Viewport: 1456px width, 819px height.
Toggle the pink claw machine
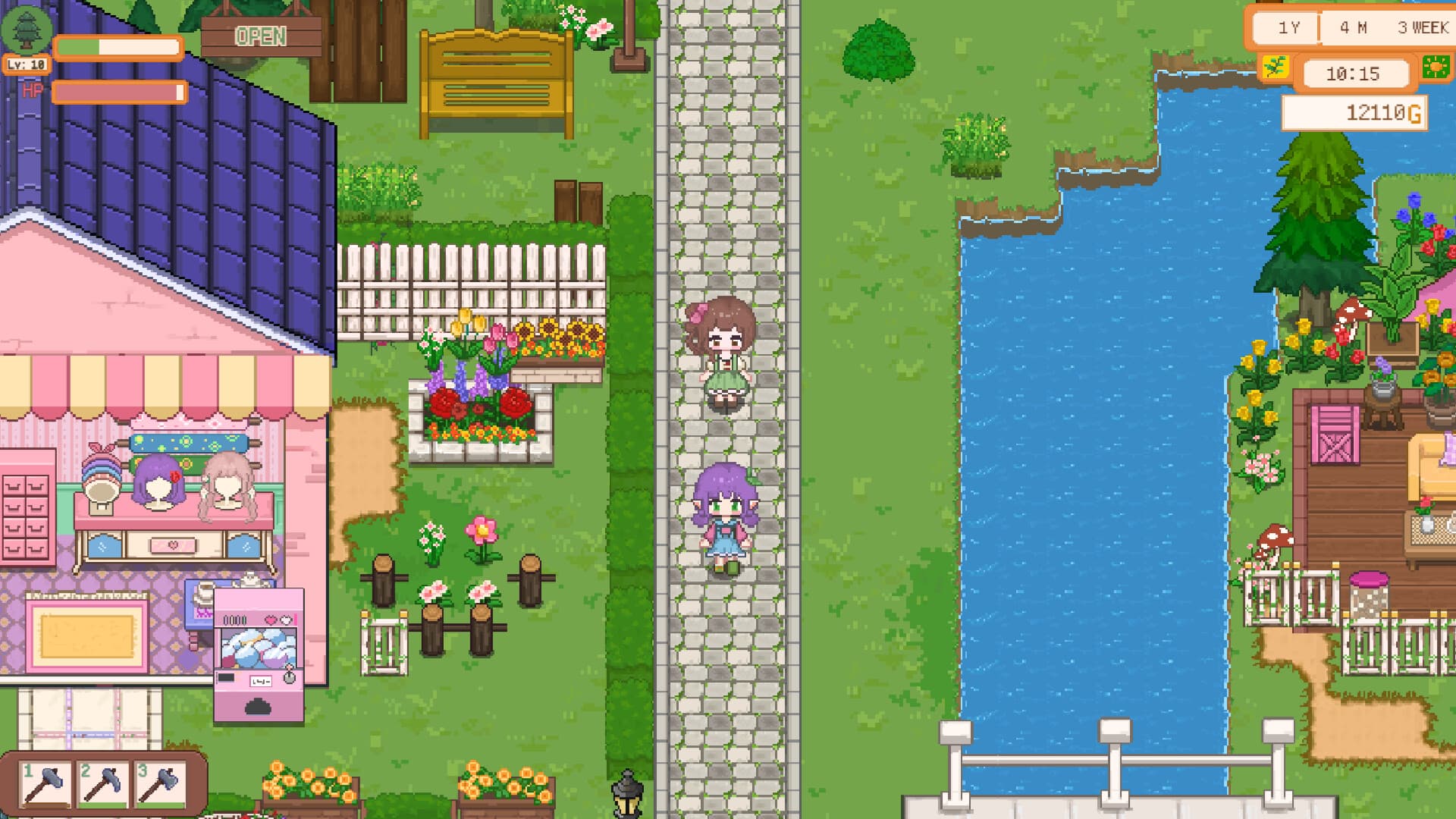point(258,645)
